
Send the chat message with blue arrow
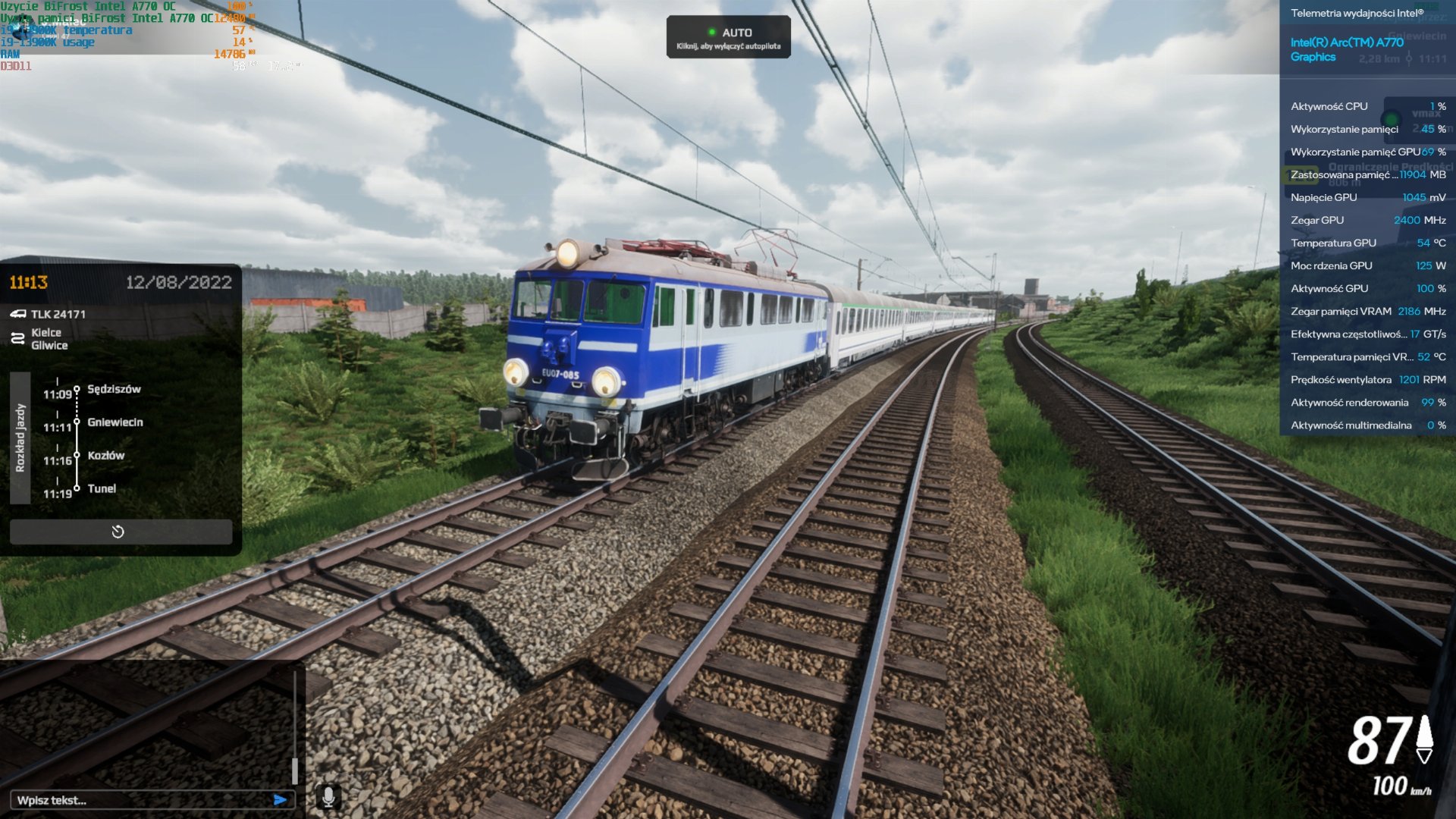pyautogui.click(x=280, y=800)
